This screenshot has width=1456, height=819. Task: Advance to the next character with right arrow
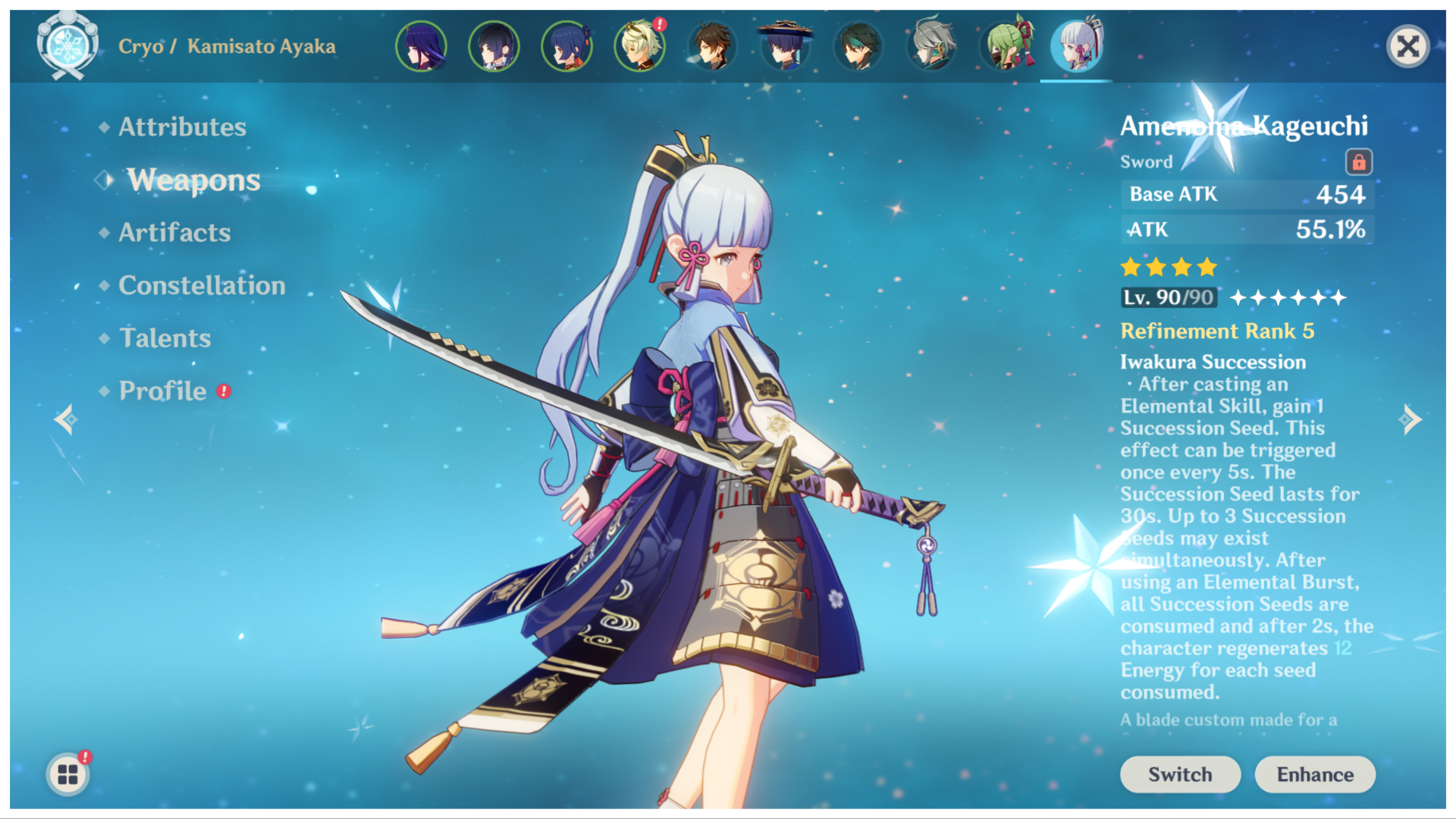click(1410, 419)
